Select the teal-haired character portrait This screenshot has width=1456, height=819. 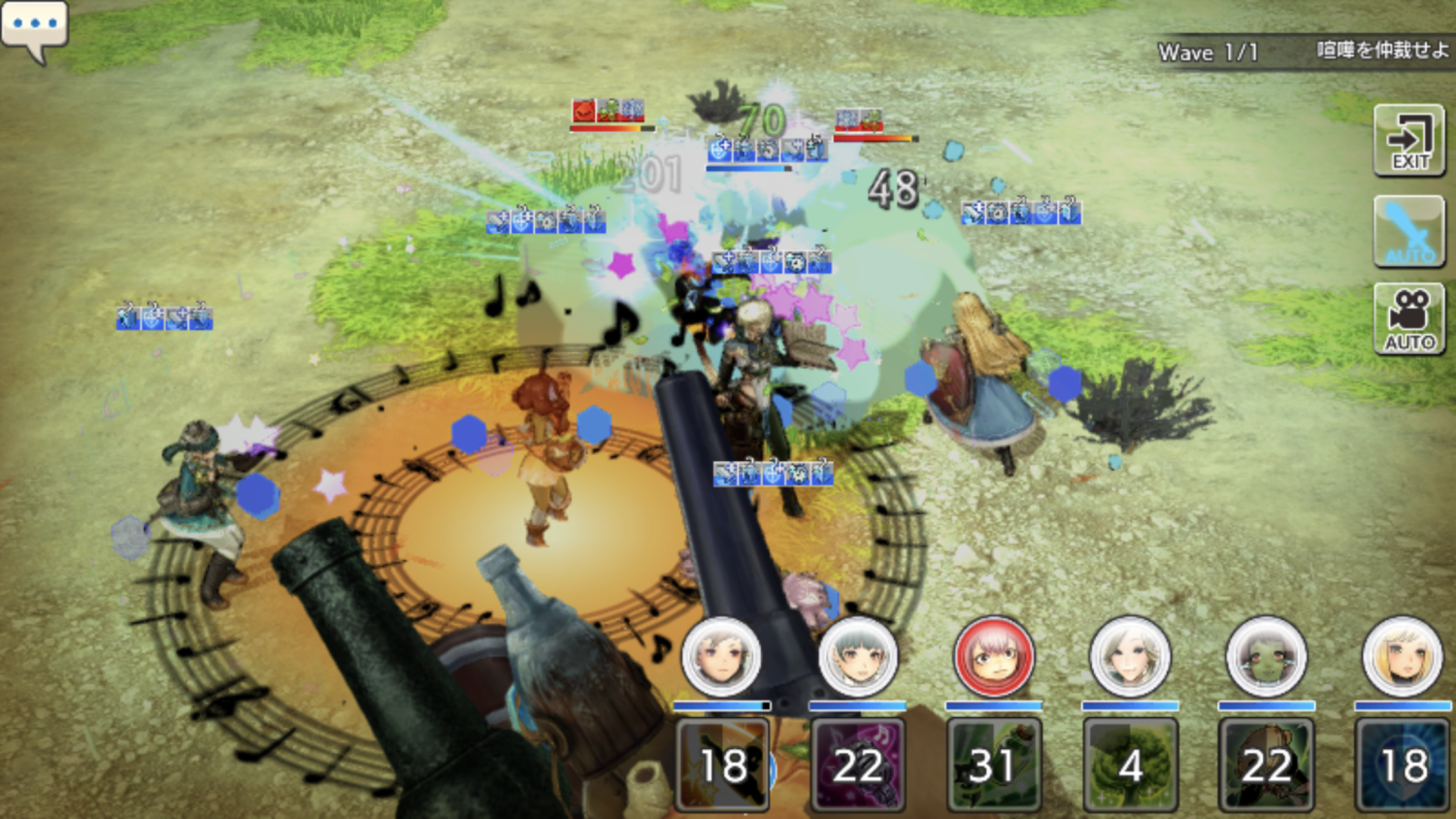(857, 657)
